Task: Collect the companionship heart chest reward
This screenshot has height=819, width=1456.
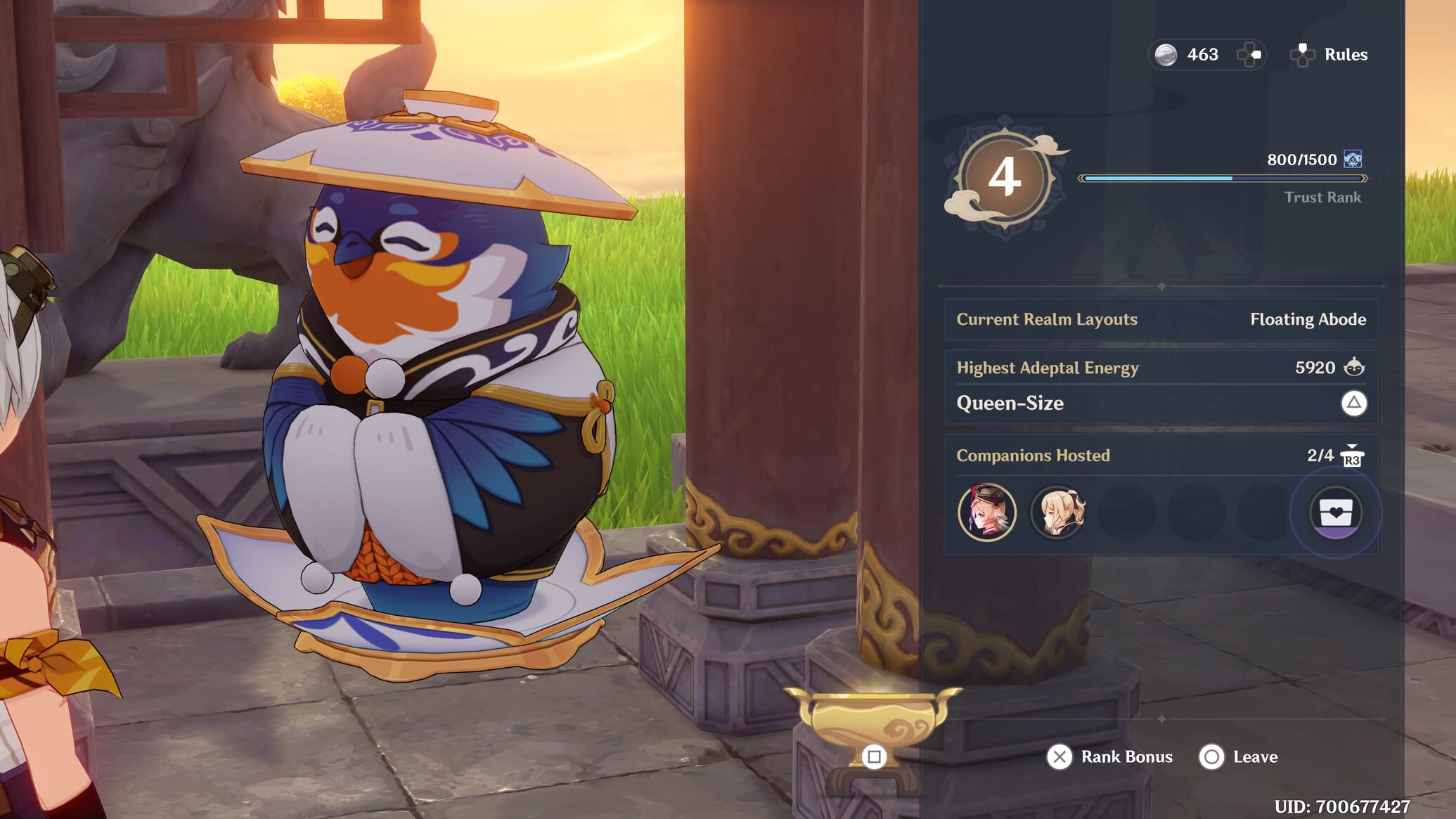Action: (1336, 513)
